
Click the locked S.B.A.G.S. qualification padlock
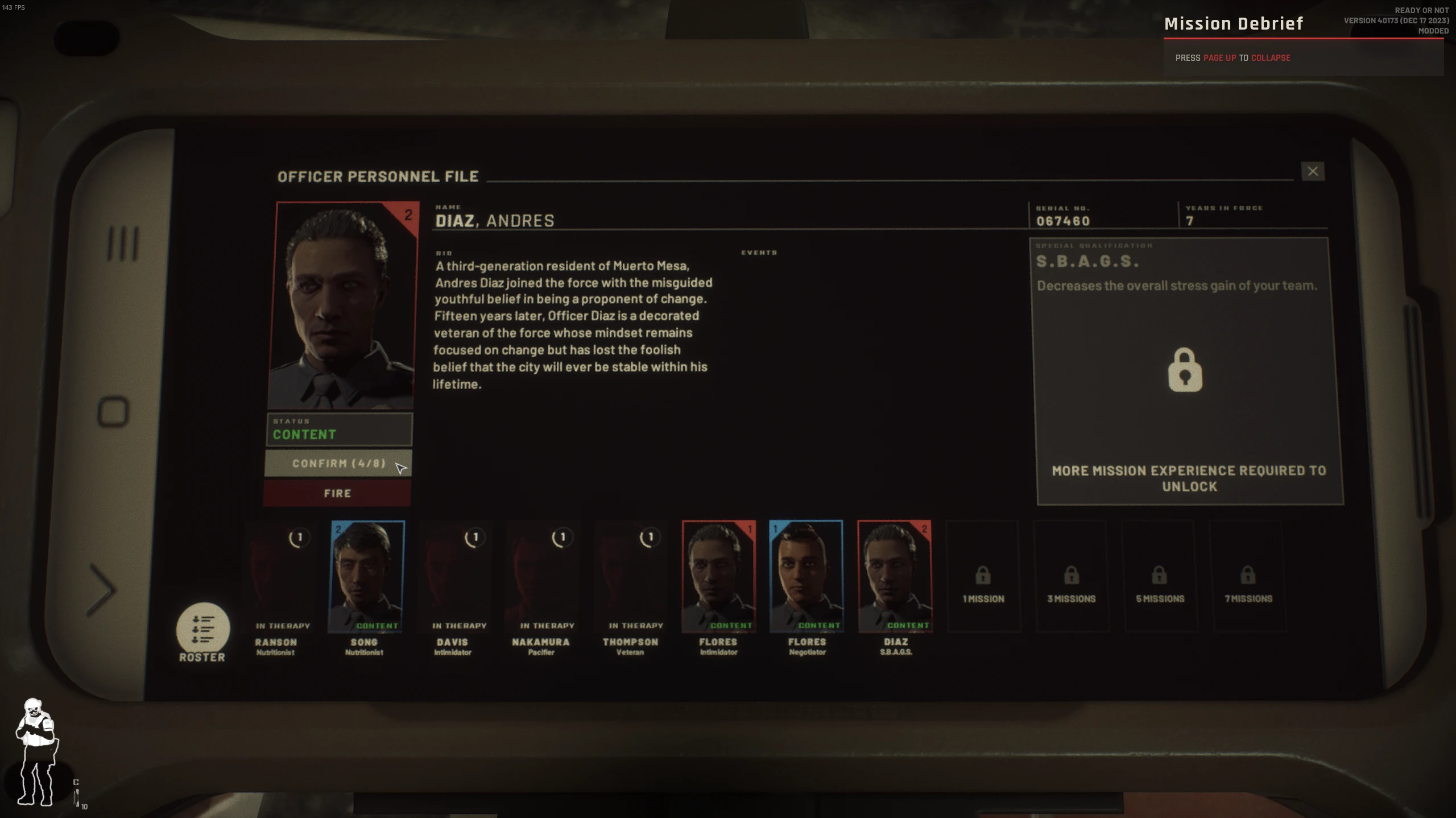pos(1185,370)
